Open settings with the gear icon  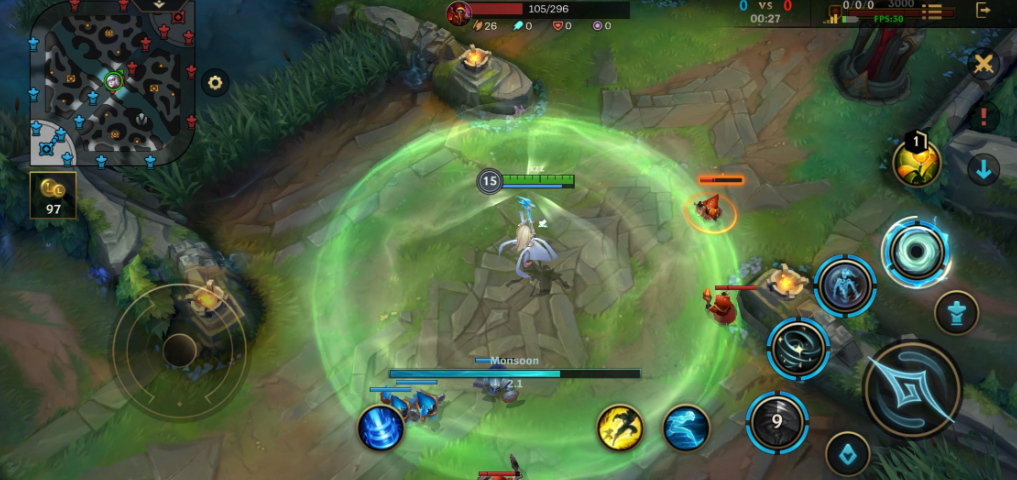(x=215, y=83)
